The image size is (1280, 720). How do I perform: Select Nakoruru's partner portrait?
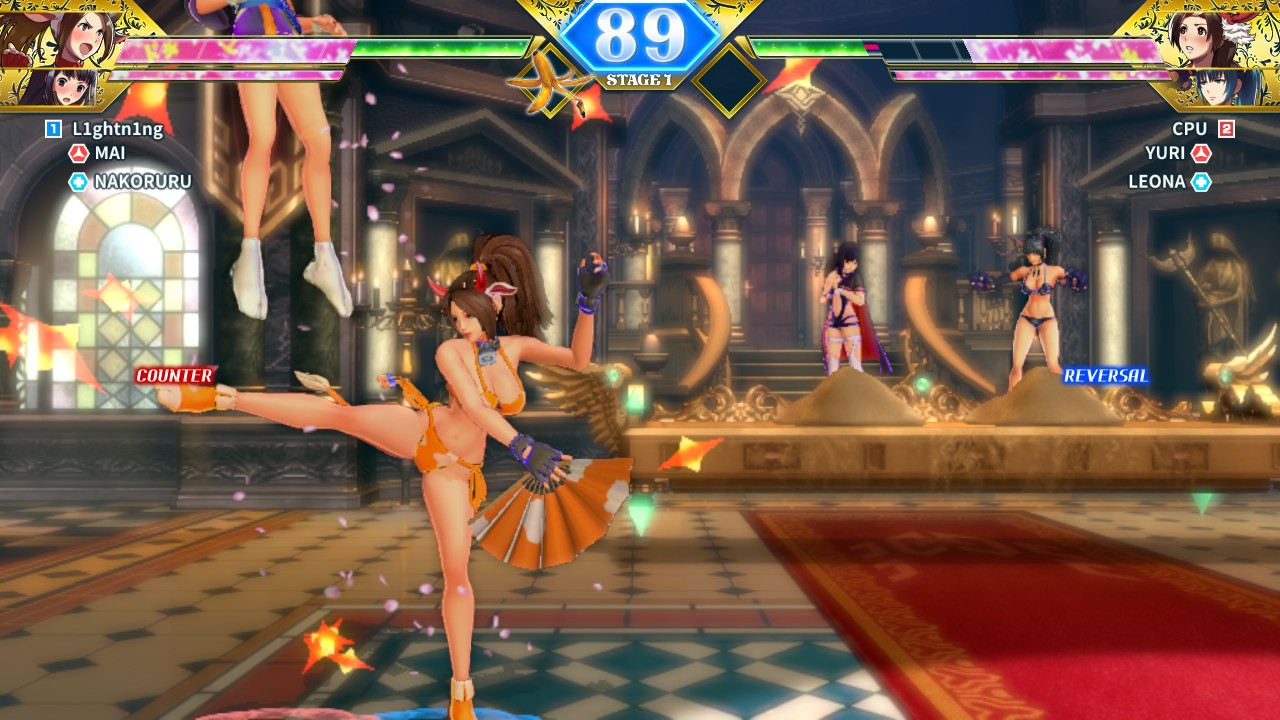(60, 88)
